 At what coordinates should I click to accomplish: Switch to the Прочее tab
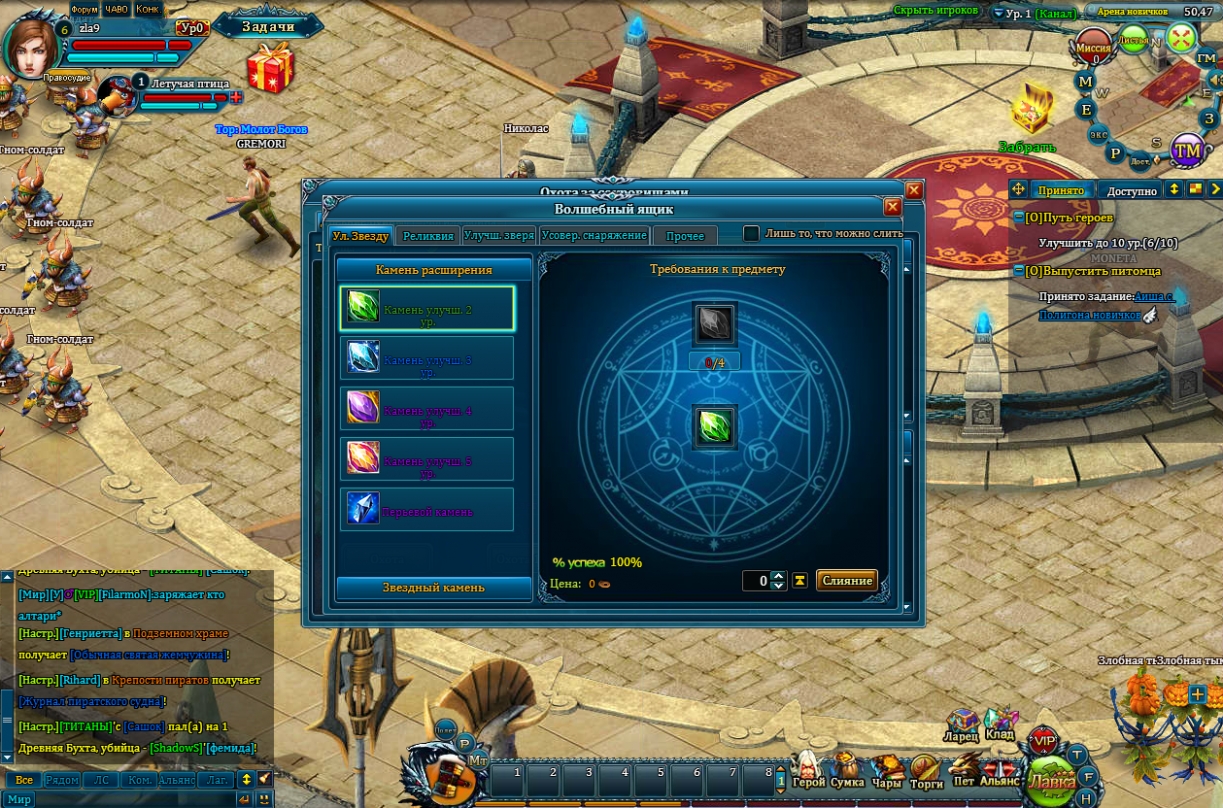(x=685, y=236)
